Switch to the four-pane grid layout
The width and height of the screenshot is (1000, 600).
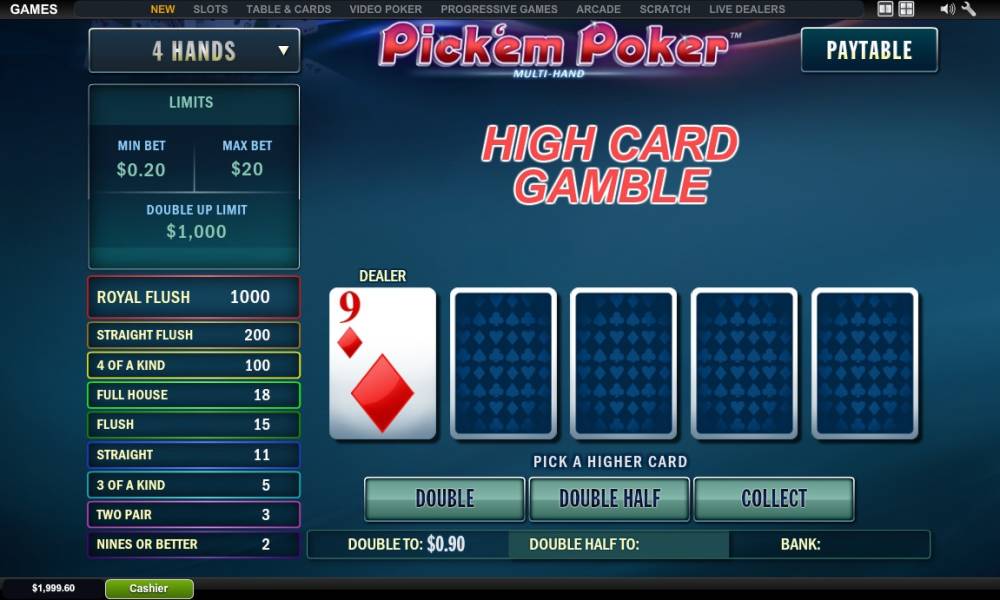pyautogui.click(x=906, y=9)
